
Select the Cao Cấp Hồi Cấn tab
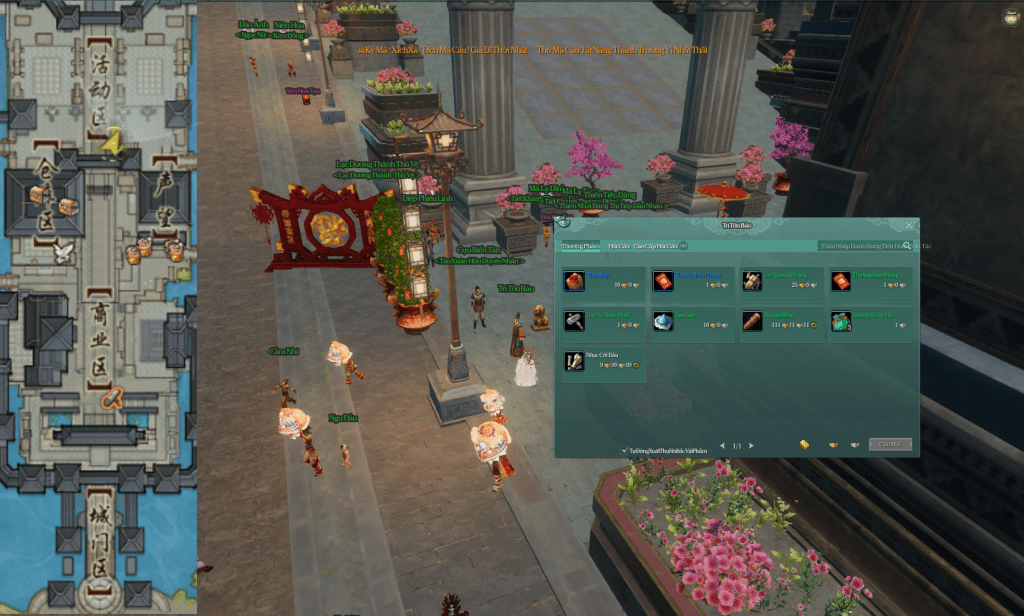[x=656, y=245]
